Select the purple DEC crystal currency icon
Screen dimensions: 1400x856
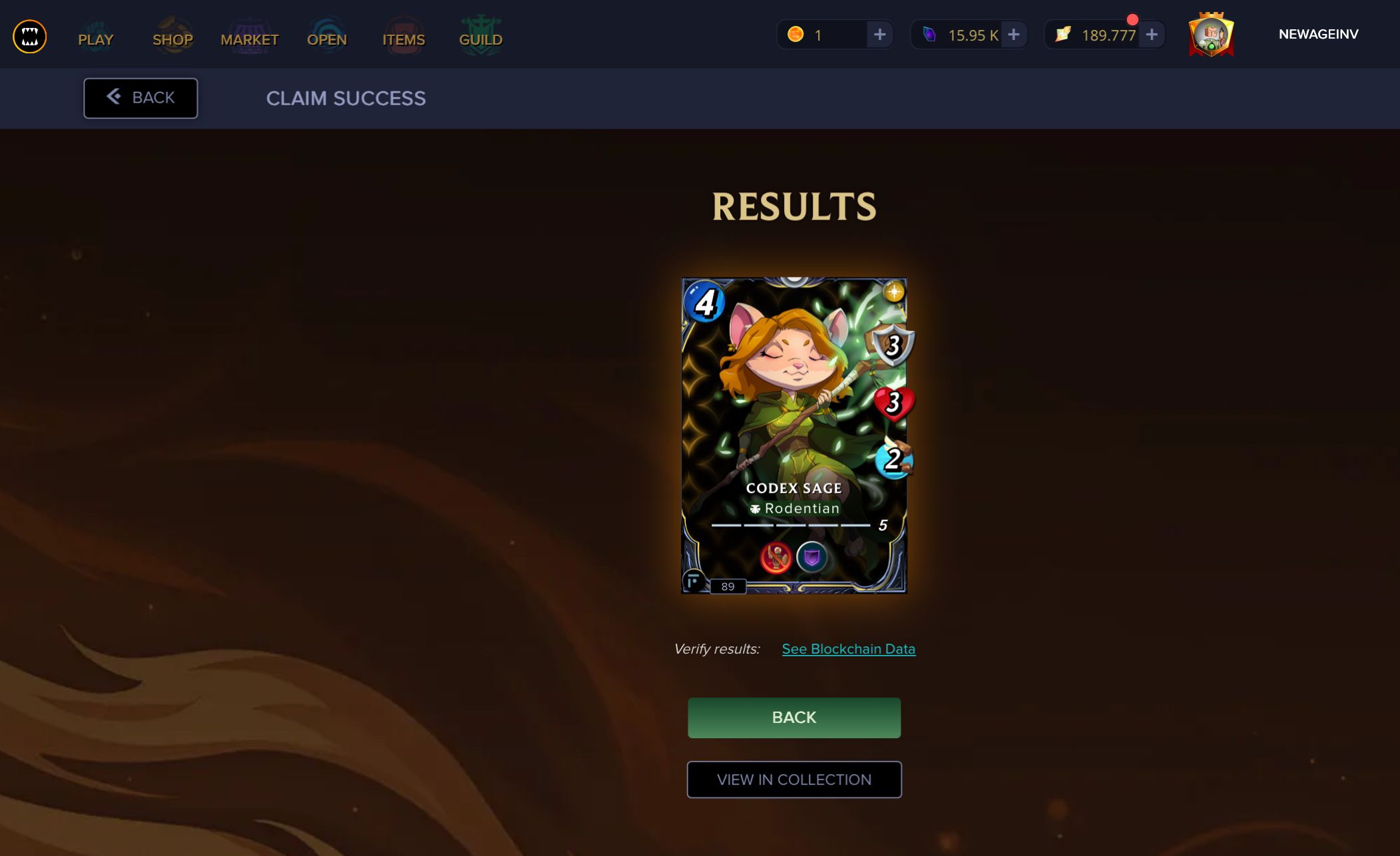click(x=931, y=34)
